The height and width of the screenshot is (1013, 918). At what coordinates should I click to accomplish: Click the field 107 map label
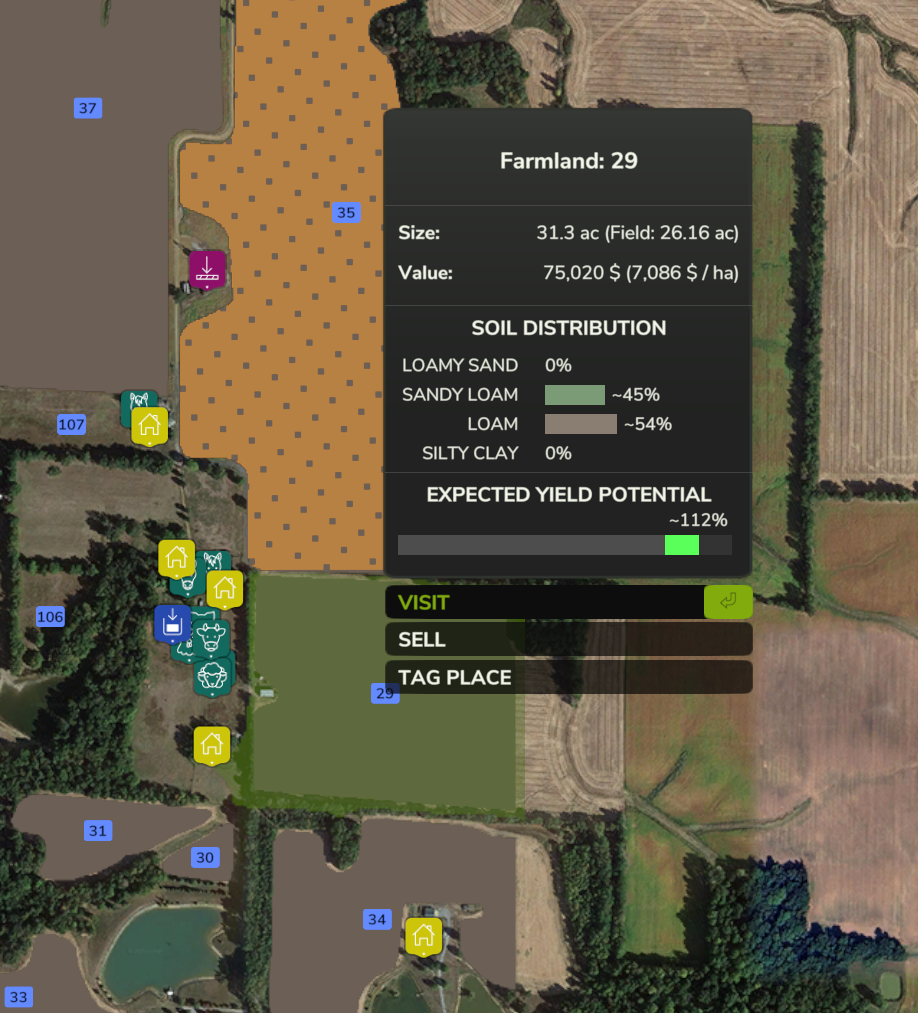(71, 424)
